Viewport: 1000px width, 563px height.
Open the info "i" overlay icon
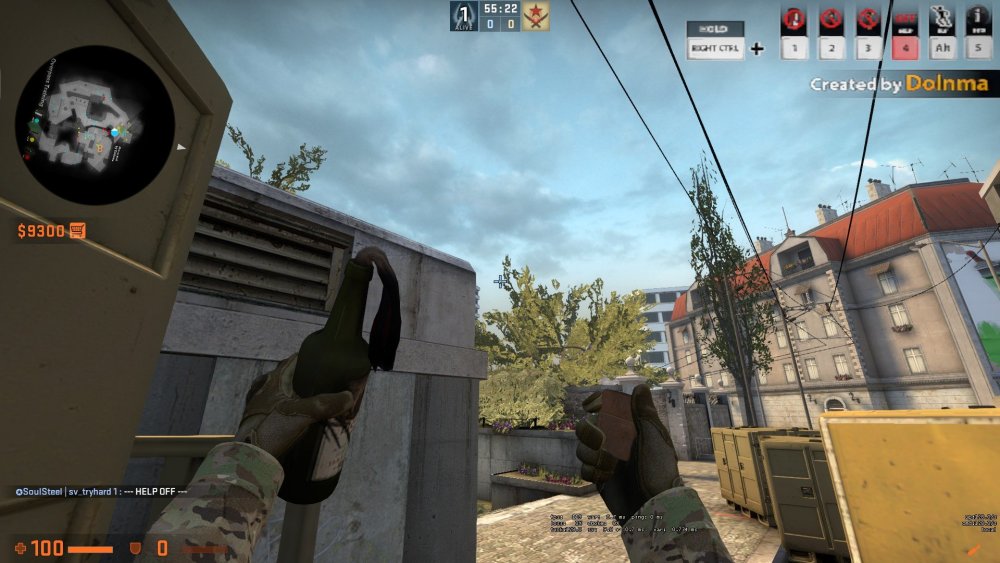pyautogui.click(x=976, y=19)
